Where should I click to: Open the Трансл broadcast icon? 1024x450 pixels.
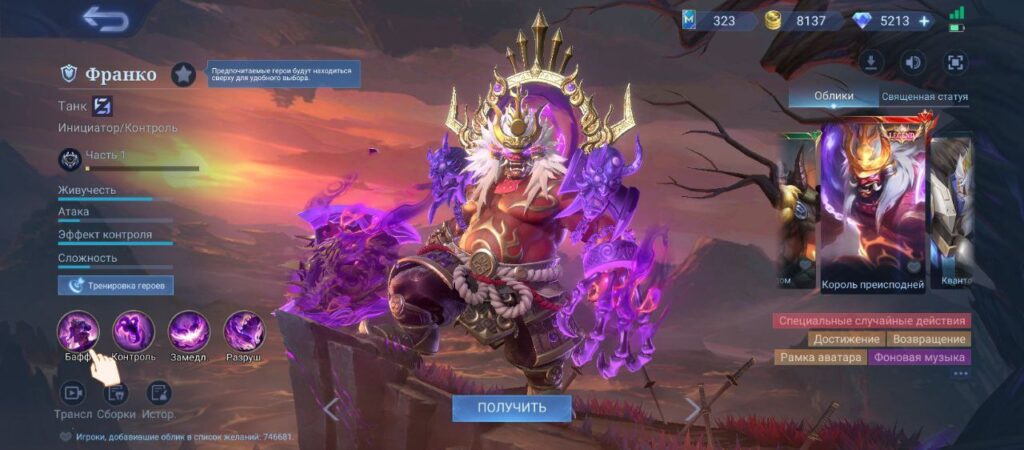point(73,393)
